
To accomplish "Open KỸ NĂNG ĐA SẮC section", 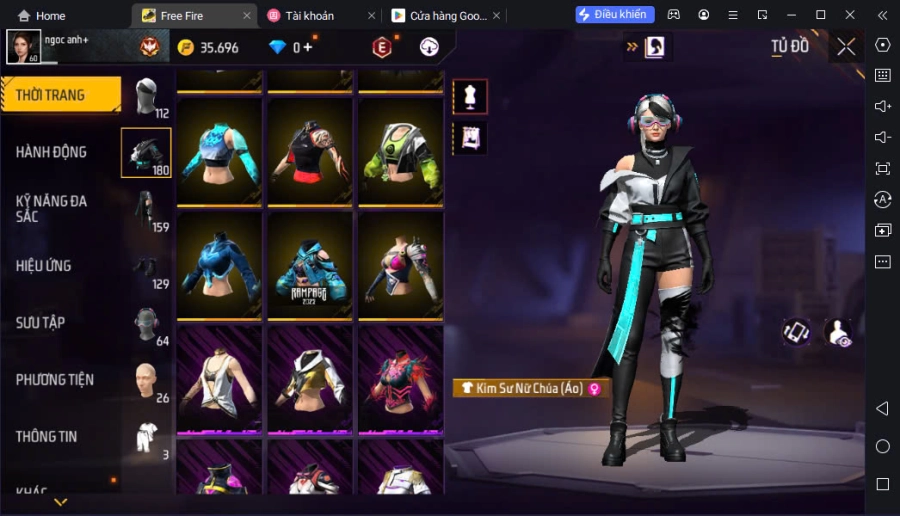I will pos(52,208).
